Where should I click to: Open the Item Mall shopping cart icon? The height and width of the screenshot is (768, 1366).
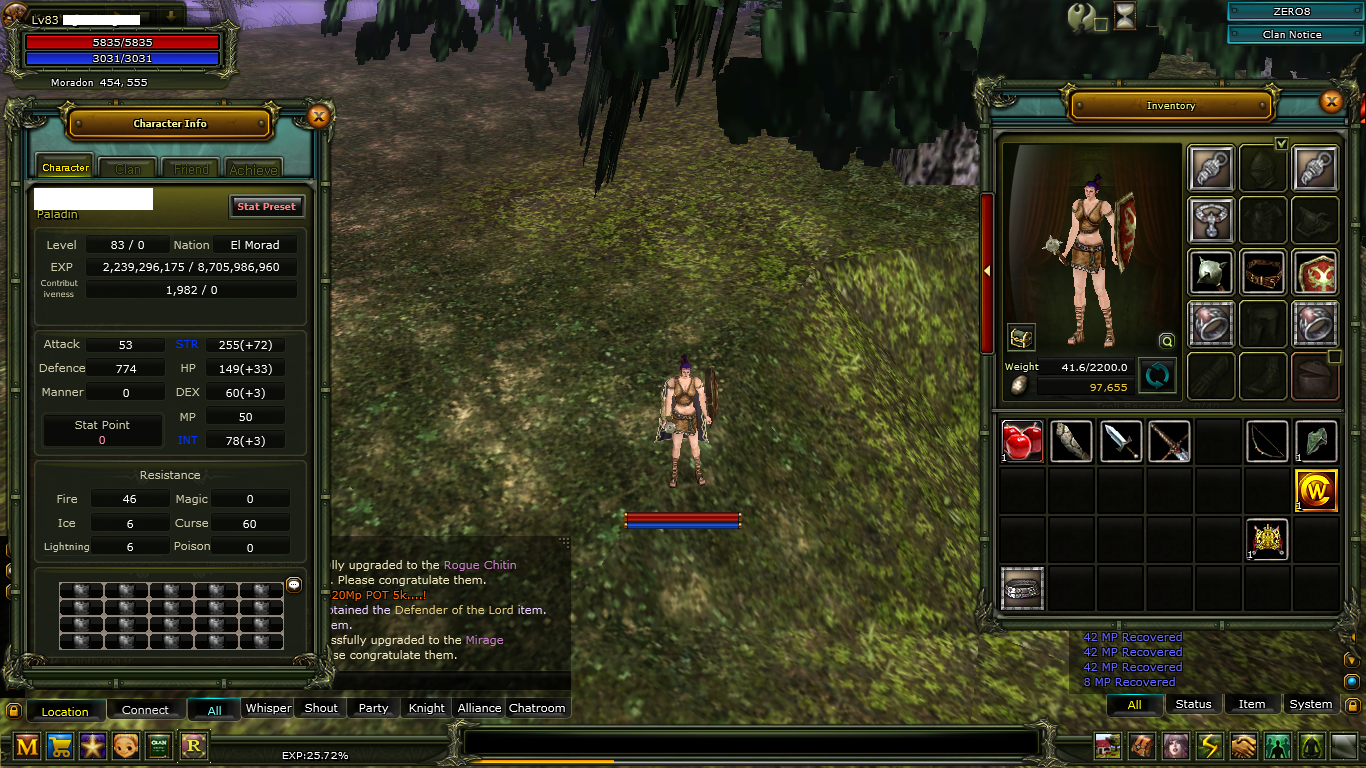pyautogui.click(x=60, y=745)
